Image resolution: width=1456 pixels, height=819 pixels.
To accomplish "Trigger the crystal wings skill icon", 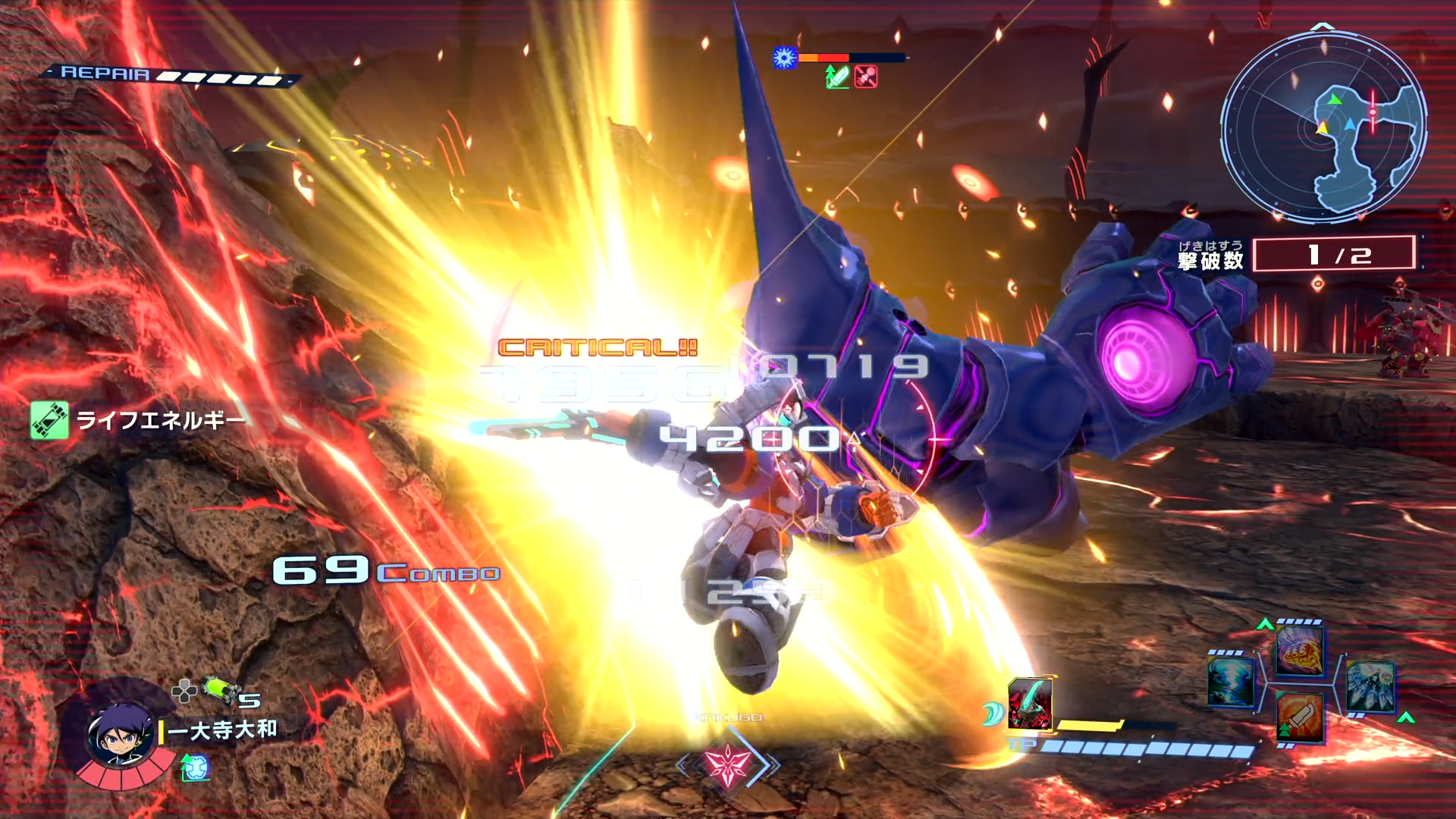I will click(x=1370, y=687).
